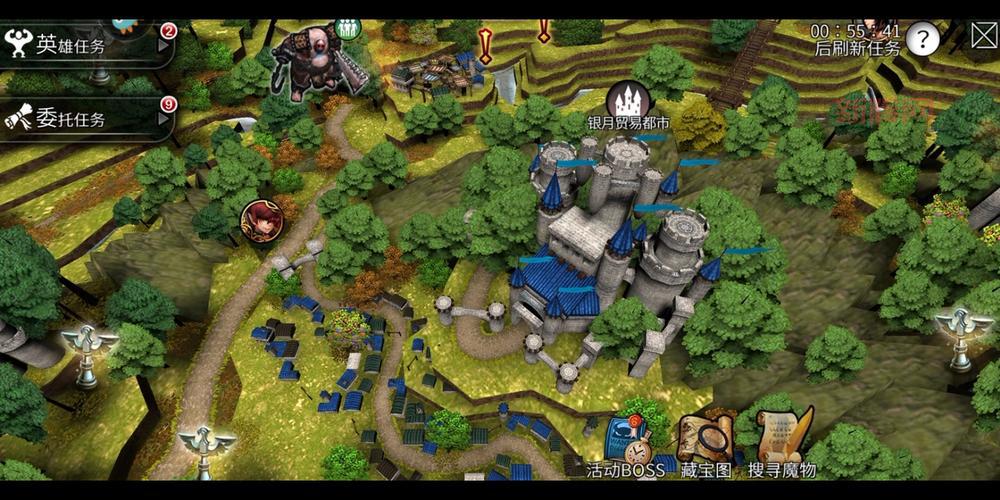Close the map with the X button
The image size is (1000, 500).
click(x=984, y=38)
